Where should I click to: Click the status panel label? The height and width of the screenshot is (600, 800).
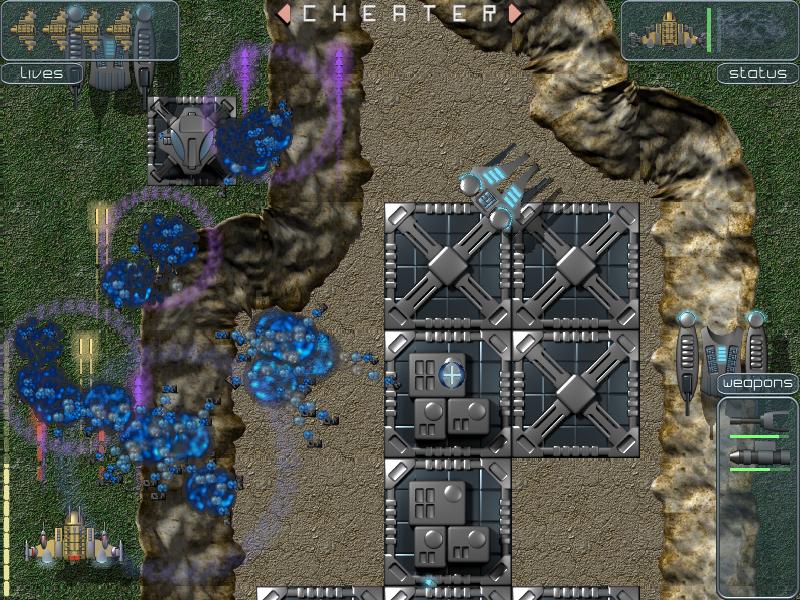pyautogui.click(x=757, y=73)
